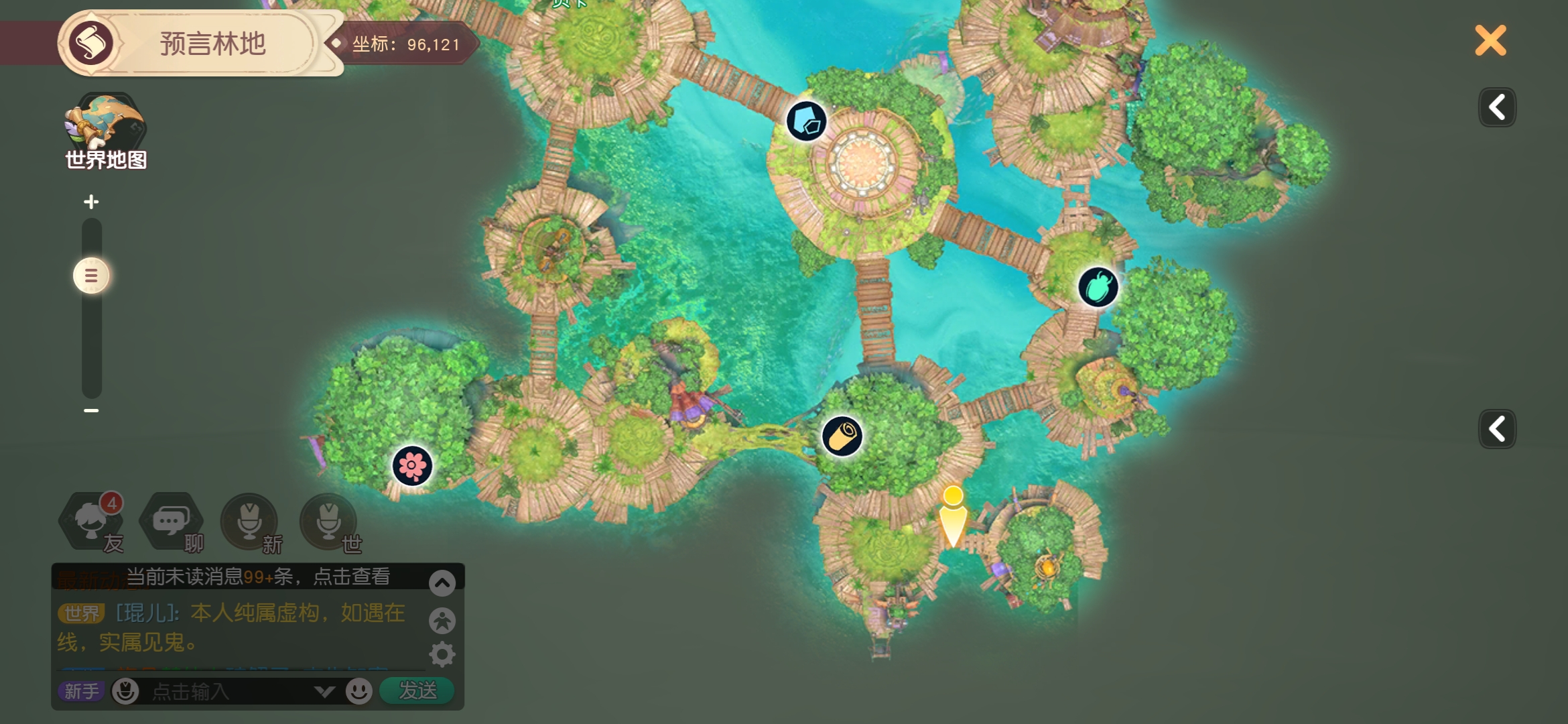
Task: Select the blue crystal ore map marker
Action: pyautogui.click(x=806, y=121)
